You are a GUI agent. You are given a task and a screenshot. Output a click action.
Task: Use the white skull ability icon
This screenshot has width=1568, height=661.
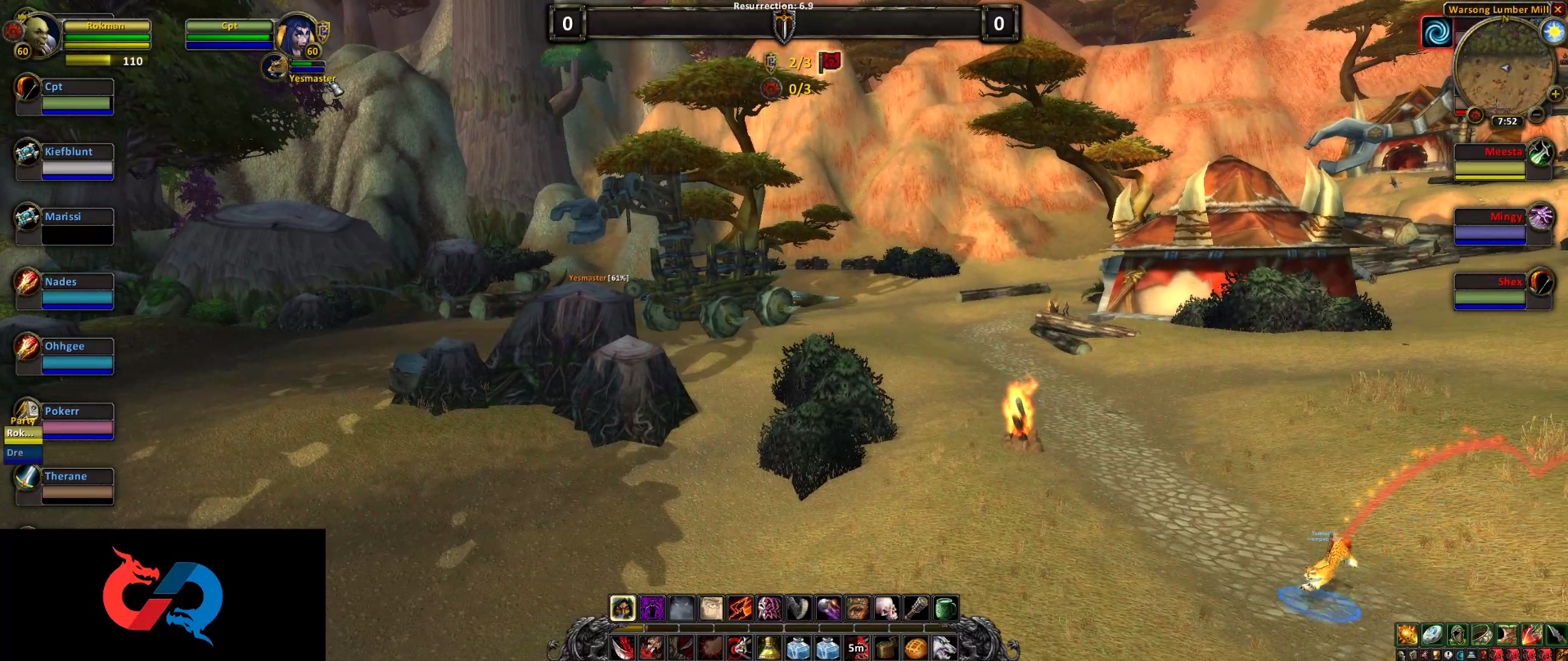point(886,608)
